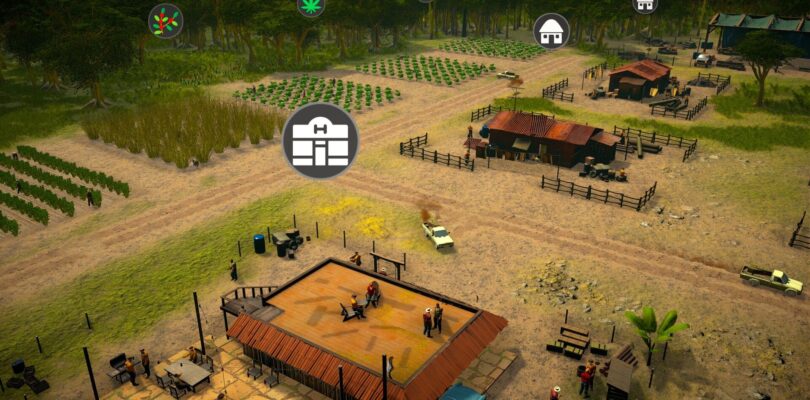Choose the small hut marker at the top edge
The height and width of the screenshot is (400, 810).
tap(645, 4)
